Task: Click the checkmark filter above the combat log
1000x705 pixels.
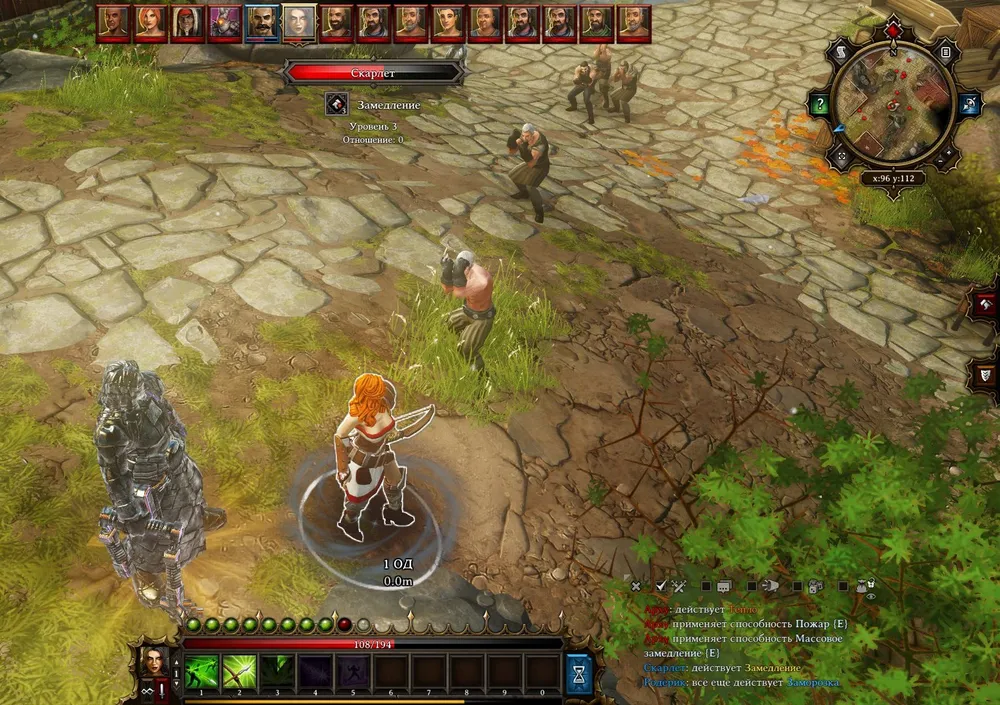Action: pos(660,586)
